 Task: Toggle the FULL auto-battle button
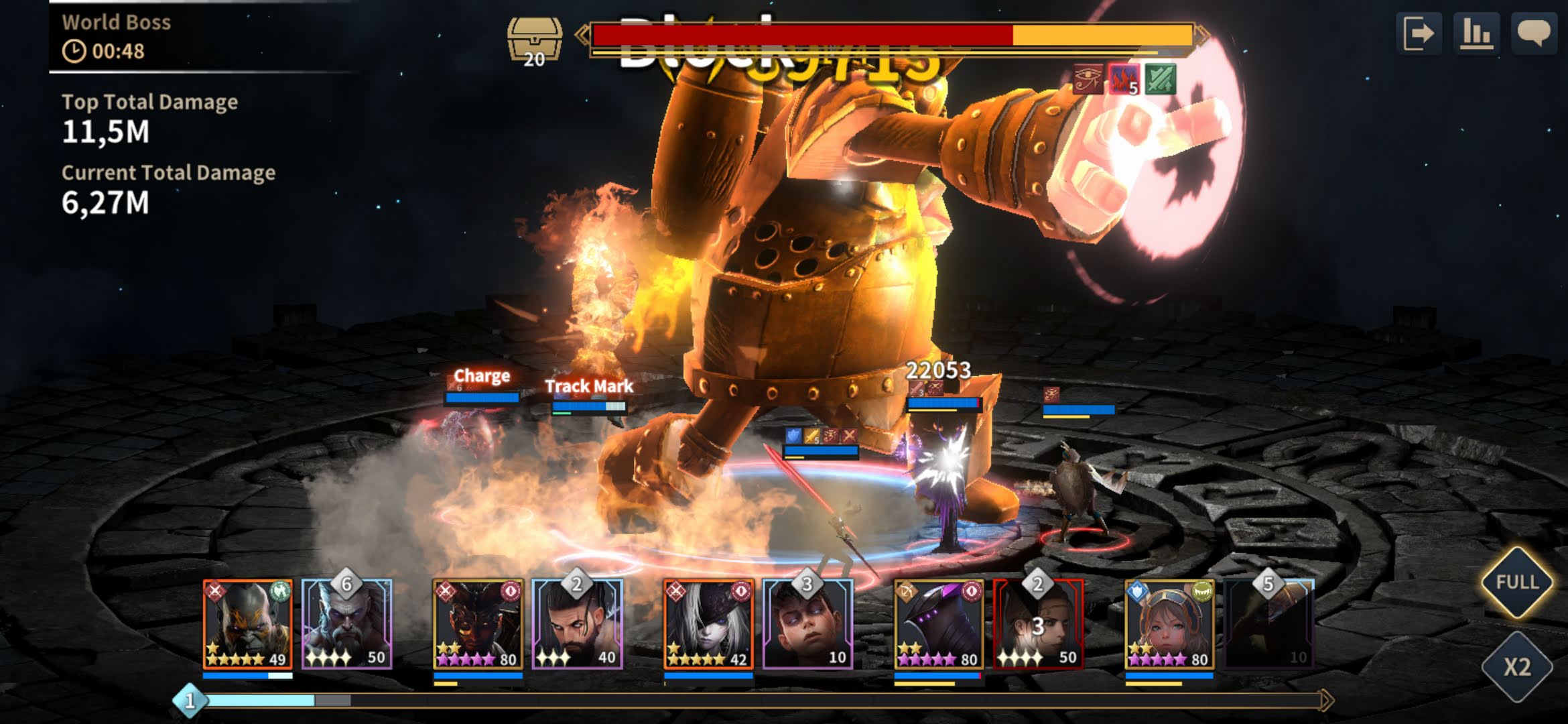pyautogui.click(x=1517, y=582)
